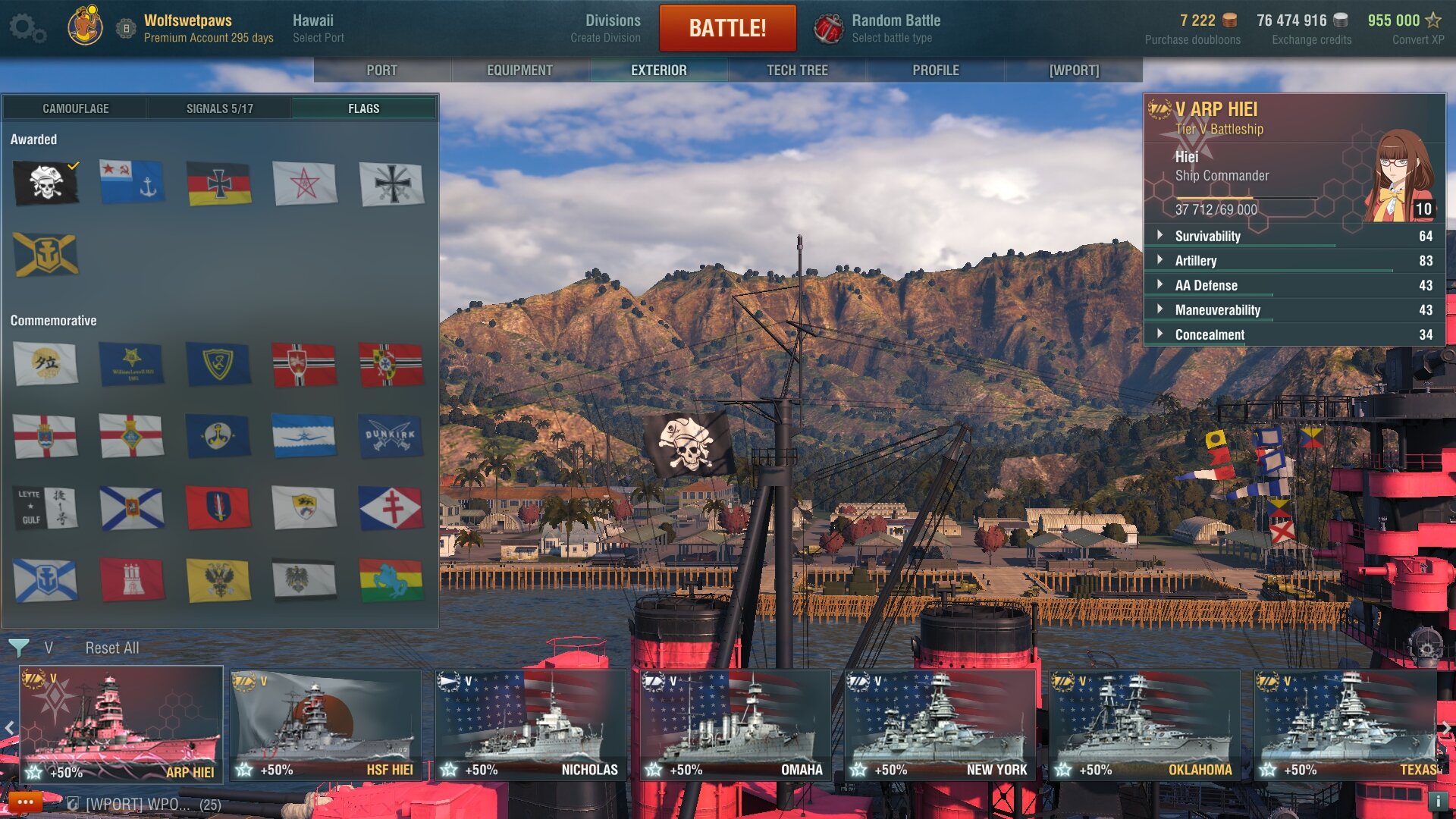
Task: Choose the German cross tricolor flag
Action: [219, 183]
